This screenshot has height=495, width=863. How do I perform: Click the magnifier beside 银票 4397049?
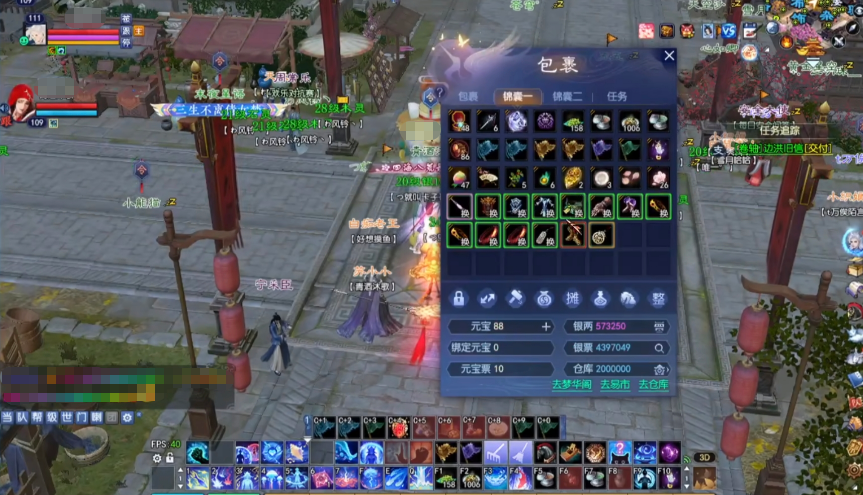[659, 348]
